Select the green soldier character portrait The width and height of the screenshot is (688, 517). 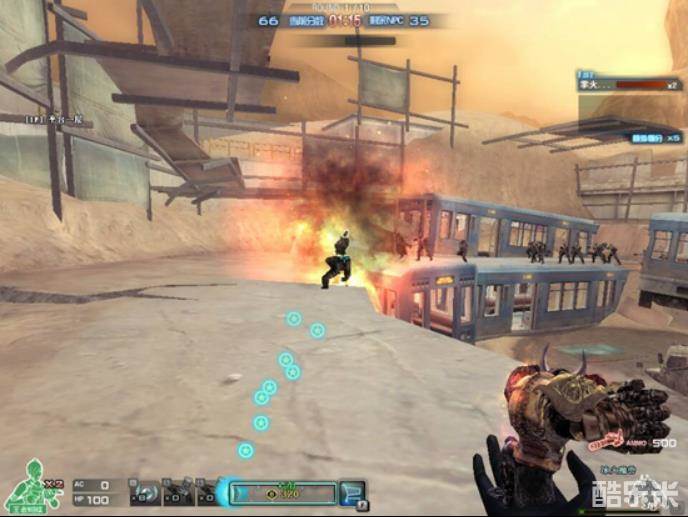point(30,485)
